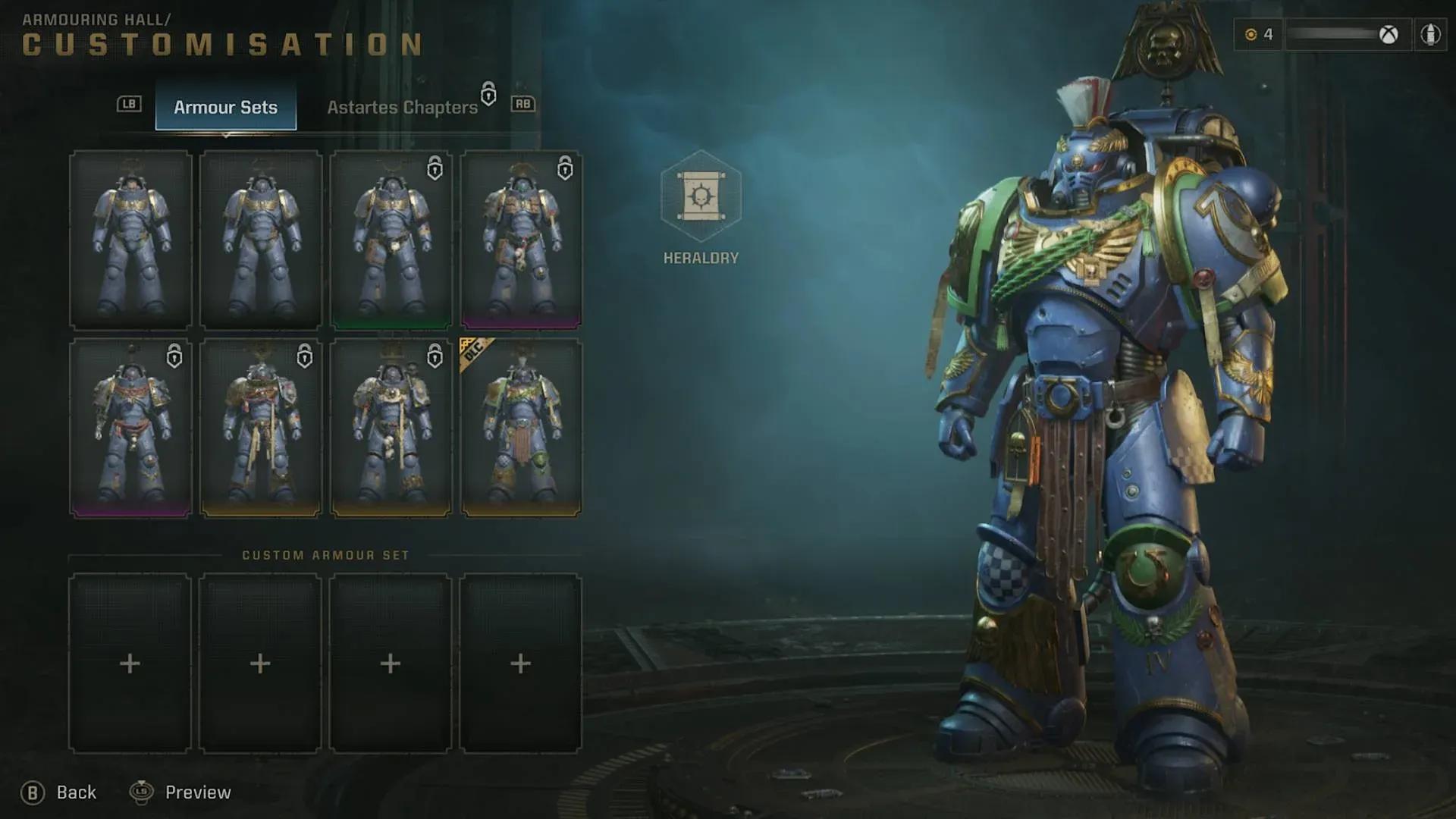This screenshot has height=819, width=1456.
Task: Click the first Custom Armour Set plus slot
Action: click(130, 664)
